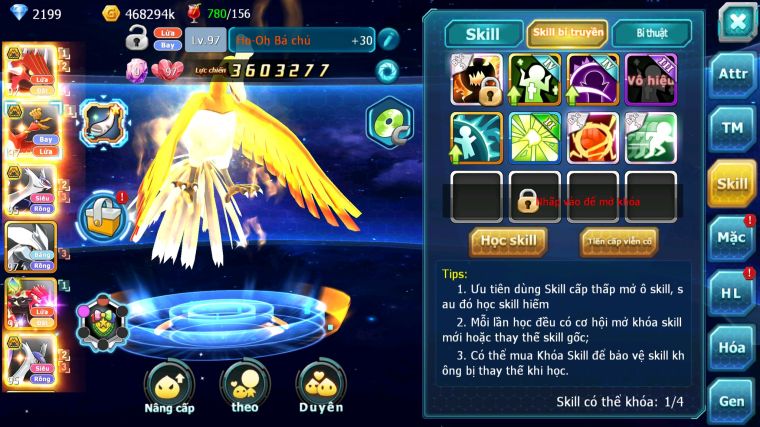Choose the running figure skill icon
Viewport: 760px width, 427px height.
click(x=651, y=138)
